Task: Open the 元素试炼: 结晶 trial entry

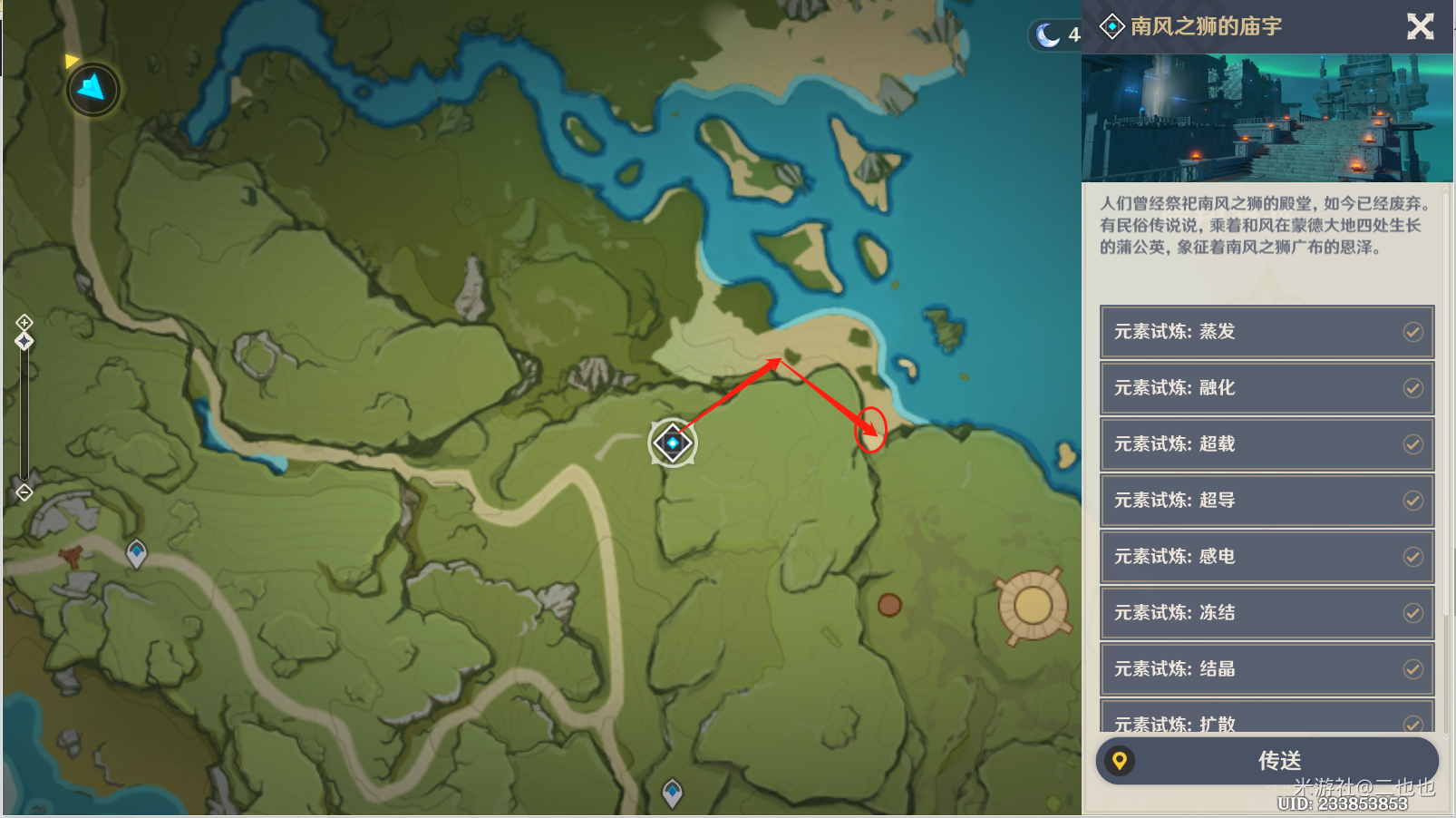Action: [x=1267, y=669]
